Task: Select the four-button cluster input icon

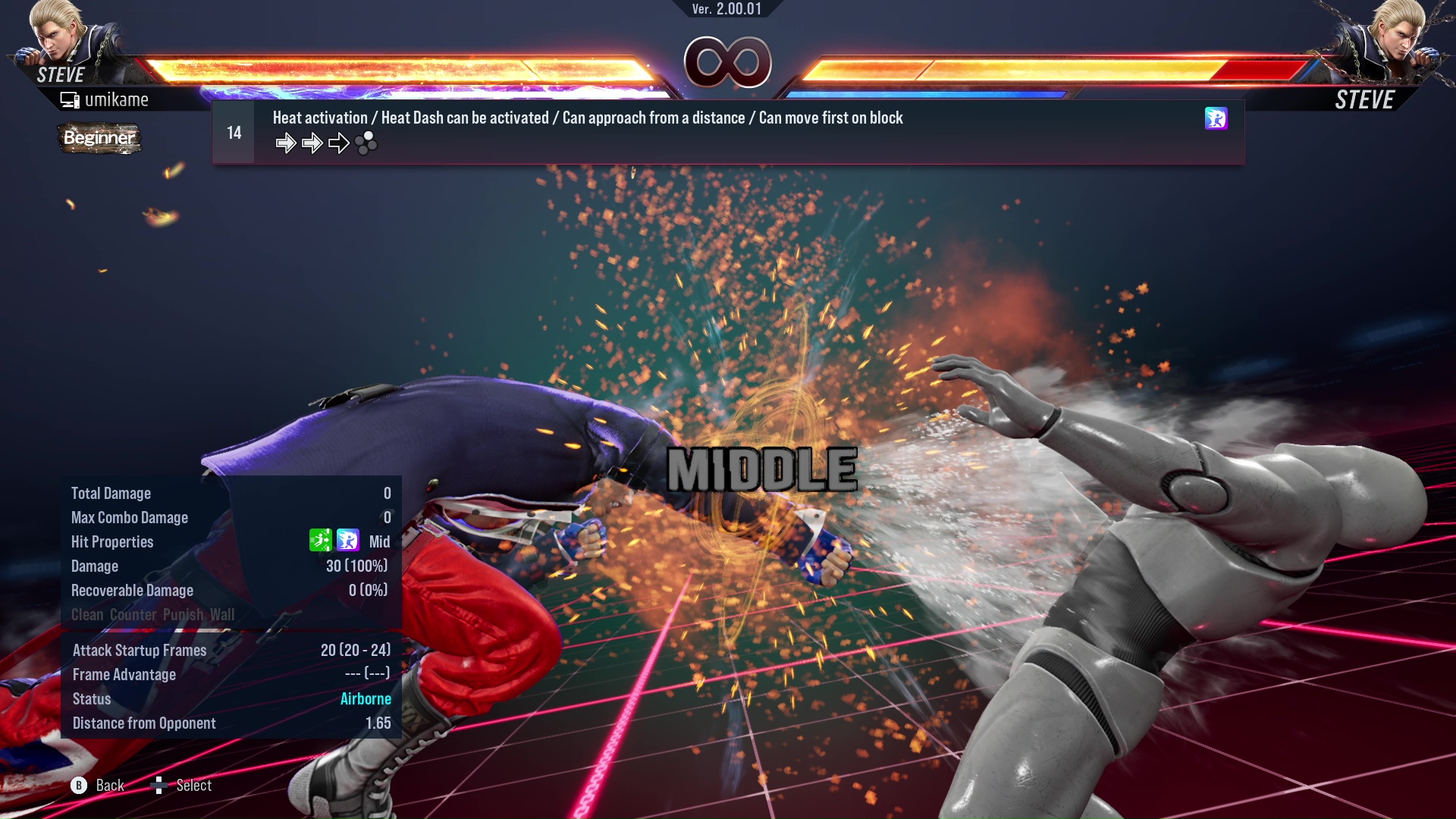Action: (366, 144)
